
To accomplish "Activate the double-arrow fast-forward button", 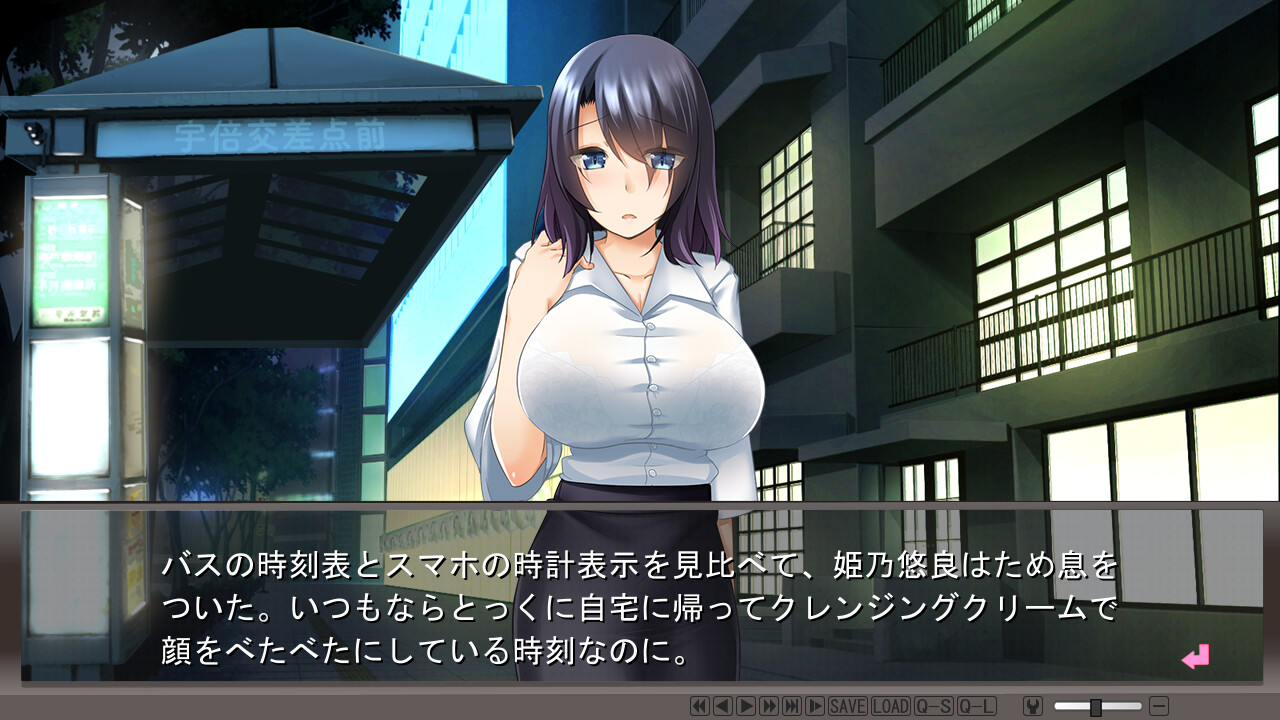I will coord(768,706).
